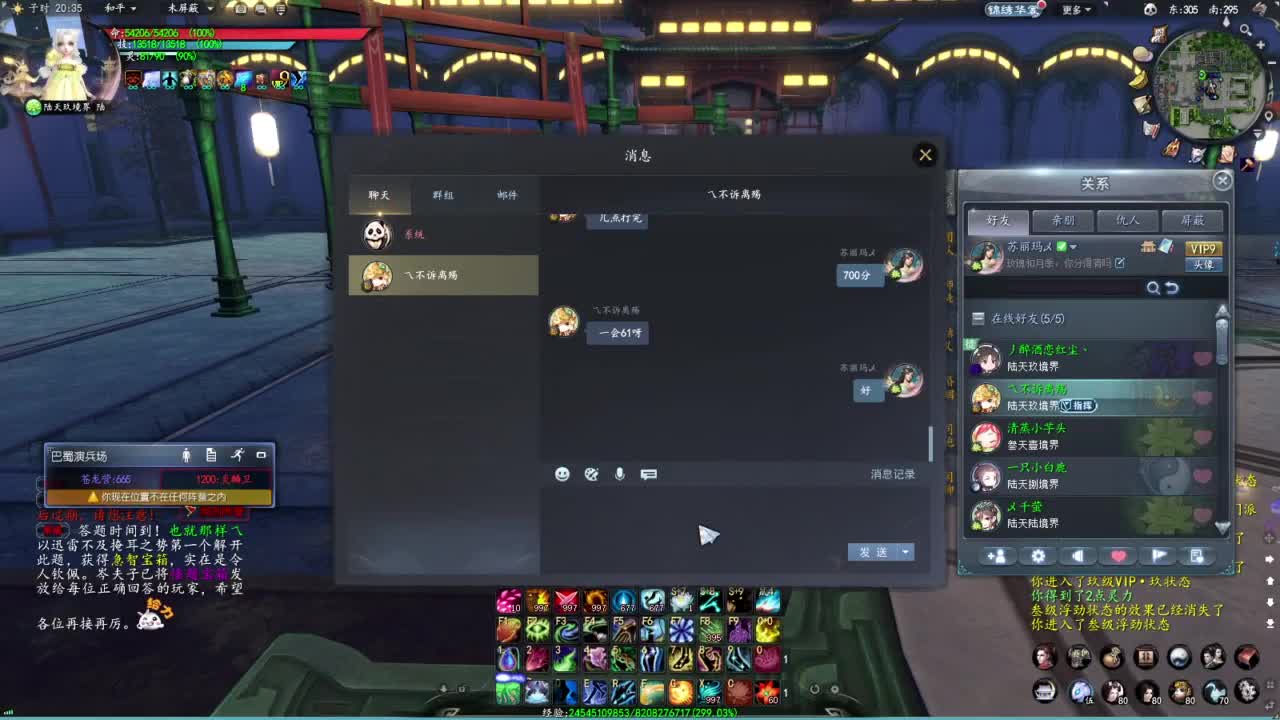Toggle the green online status checkmark

[1061, 247]
